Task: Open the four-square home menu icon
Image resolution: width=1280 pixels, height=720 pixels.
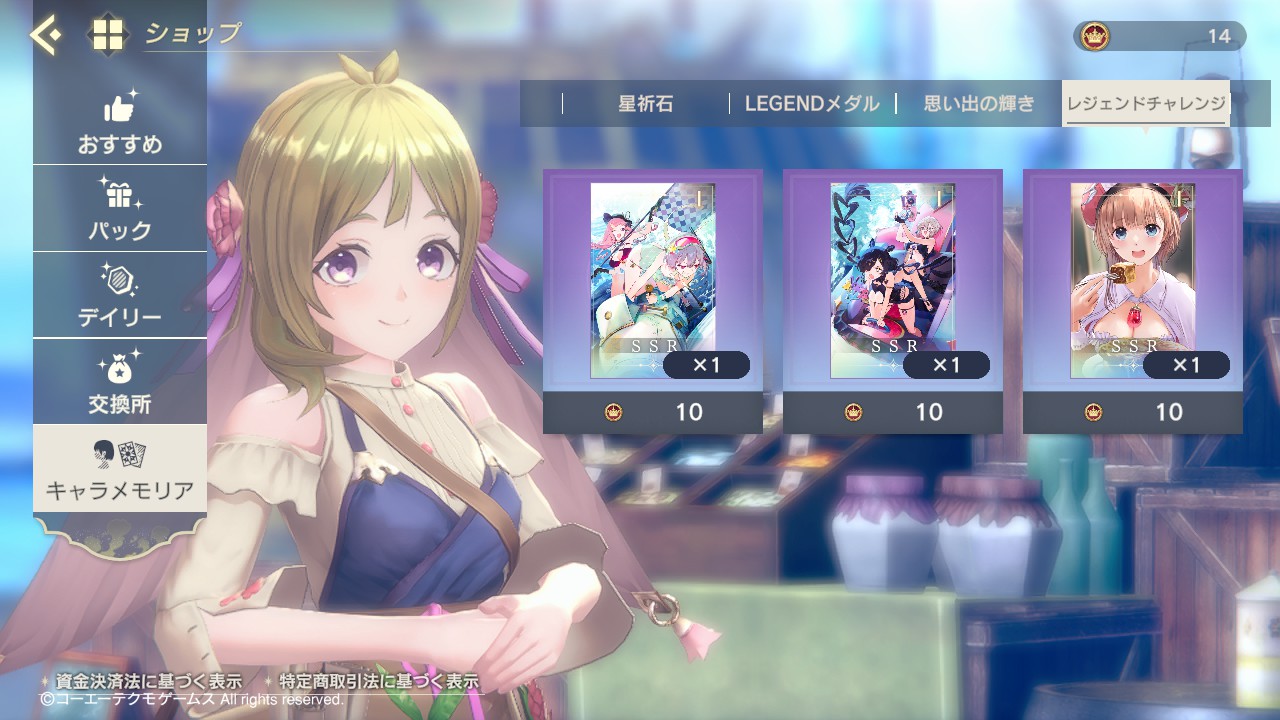Action: click(108, 35)
